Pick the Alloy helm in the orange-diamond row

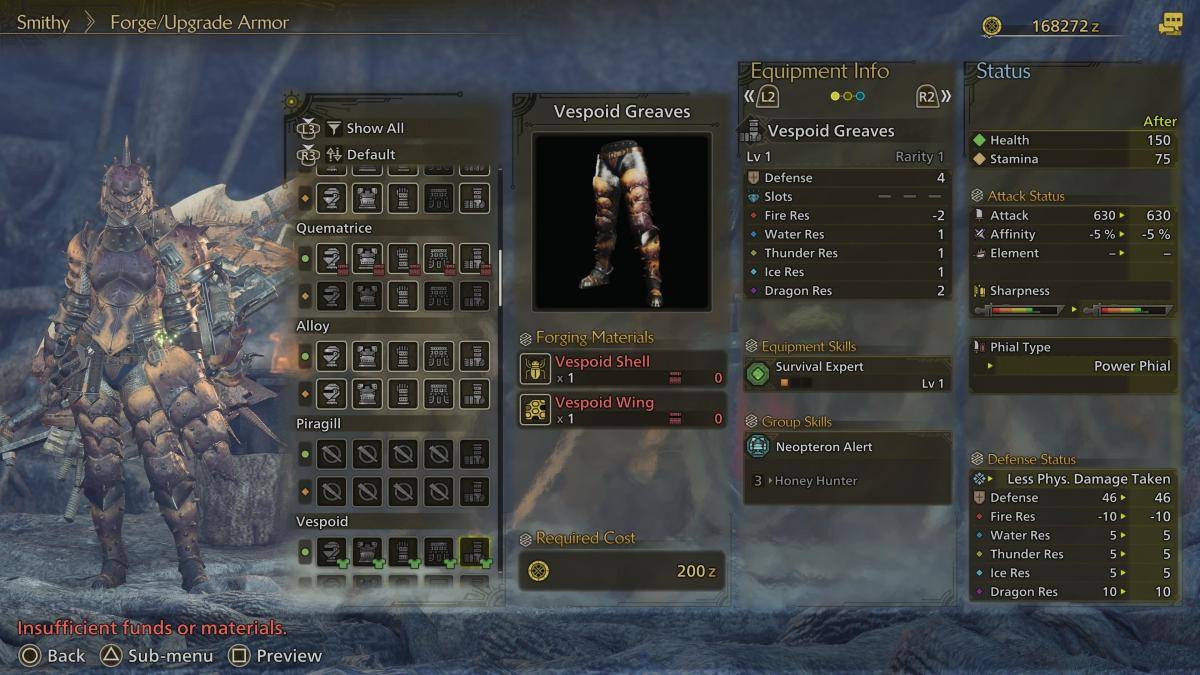pyautogui.click(x=331, y=393)
